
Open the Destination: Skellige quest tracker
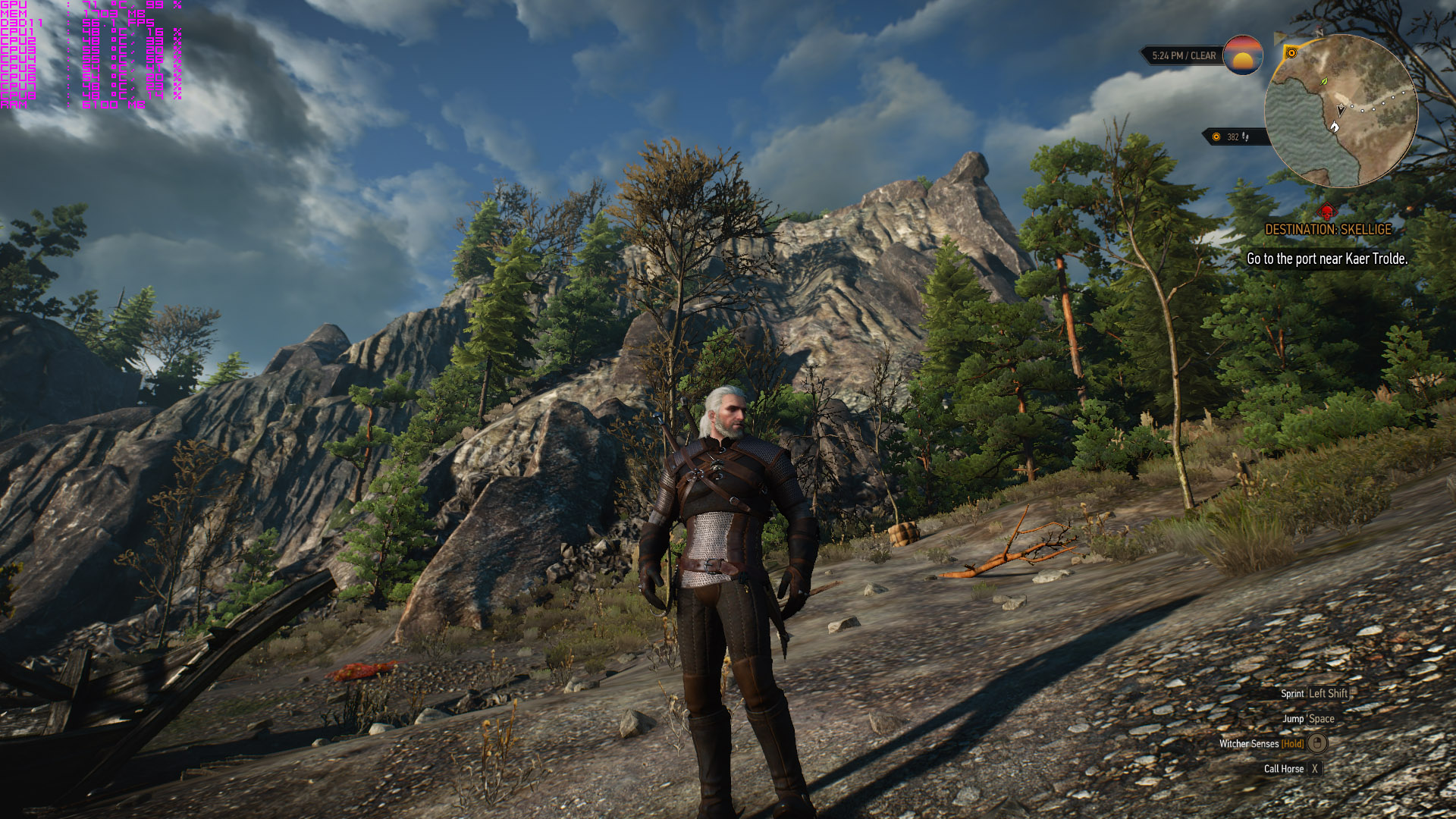click(x=1328, y=229)
